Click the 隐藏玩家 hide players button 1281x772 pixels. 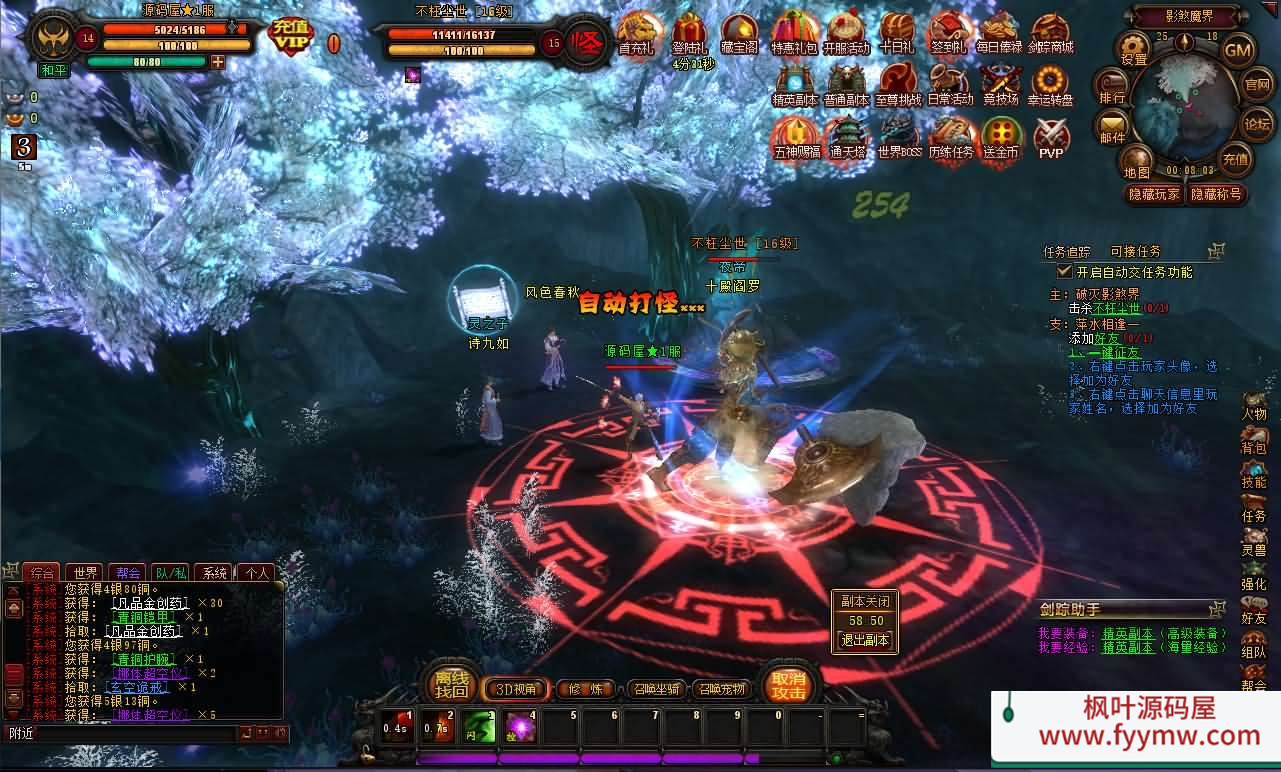click(x=1154, y=194)
